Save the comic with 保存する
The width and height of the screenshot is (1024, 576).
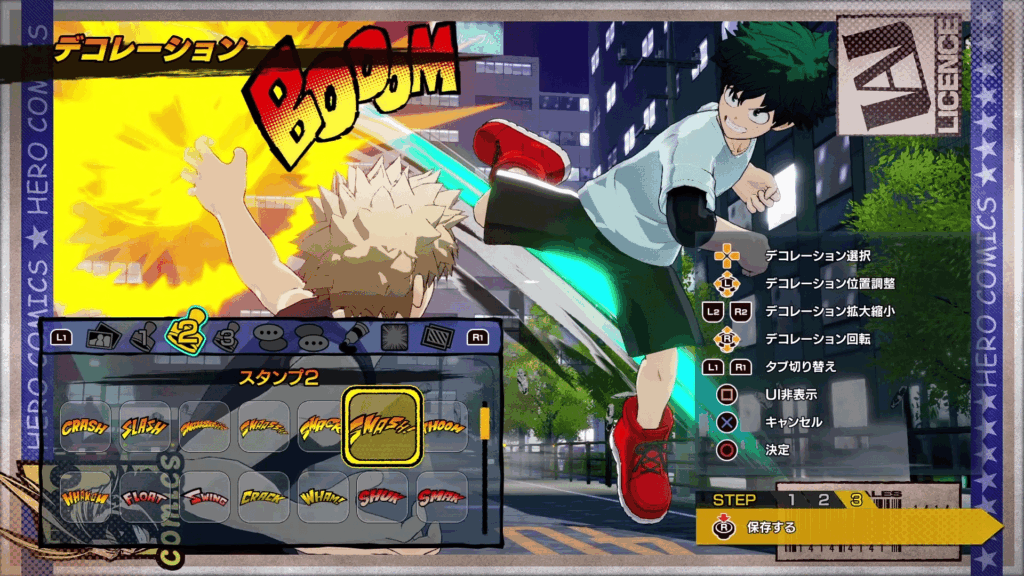point(771,527)
